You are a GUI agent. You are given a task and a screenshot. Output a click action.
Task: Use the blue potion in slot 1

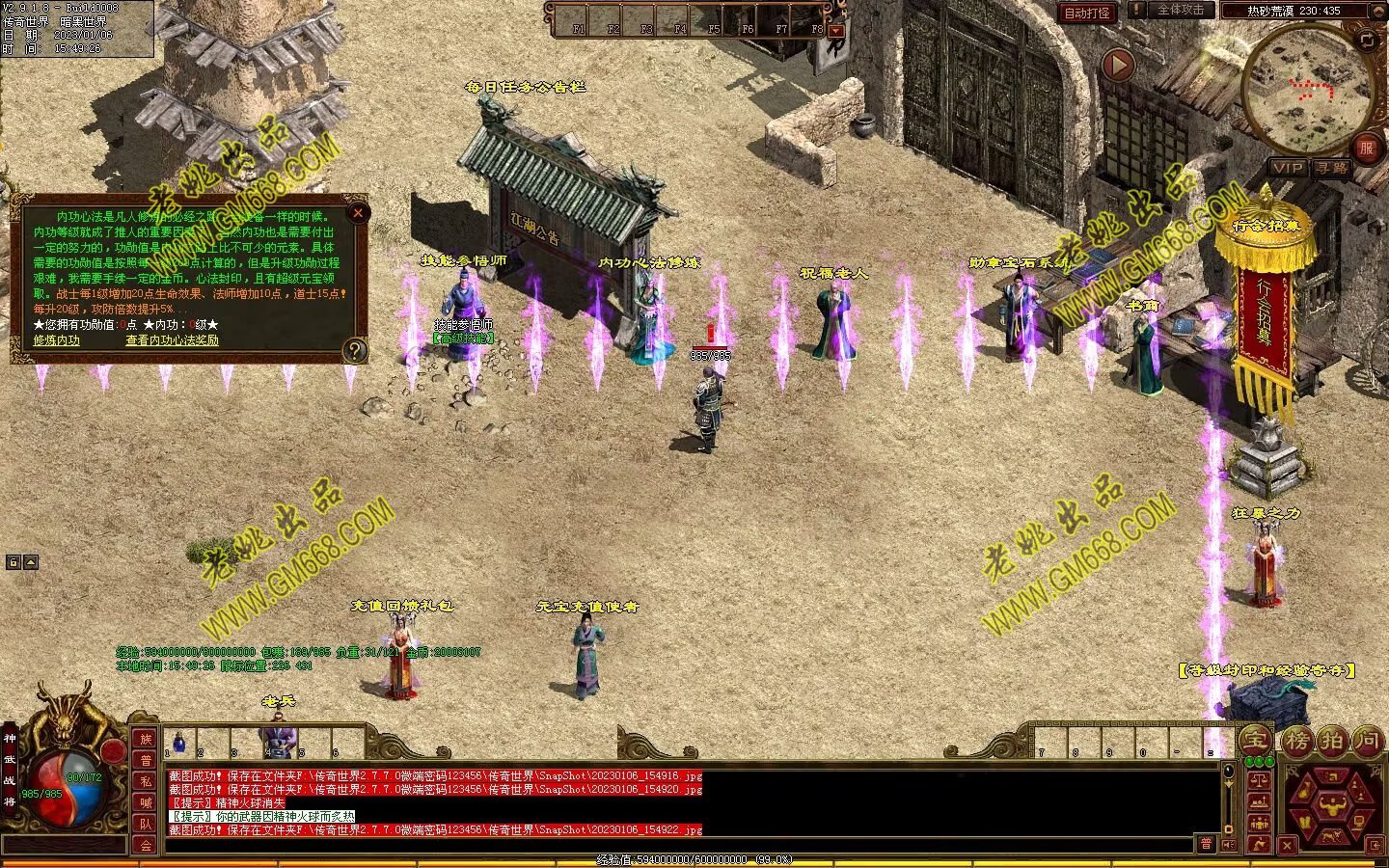(179, 742)
